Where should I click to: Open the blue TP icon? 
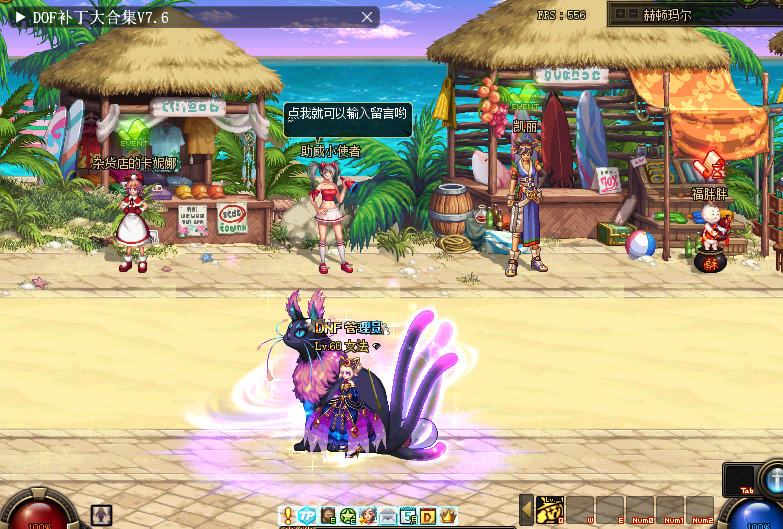pyautogui.click(x=308, y=516)
